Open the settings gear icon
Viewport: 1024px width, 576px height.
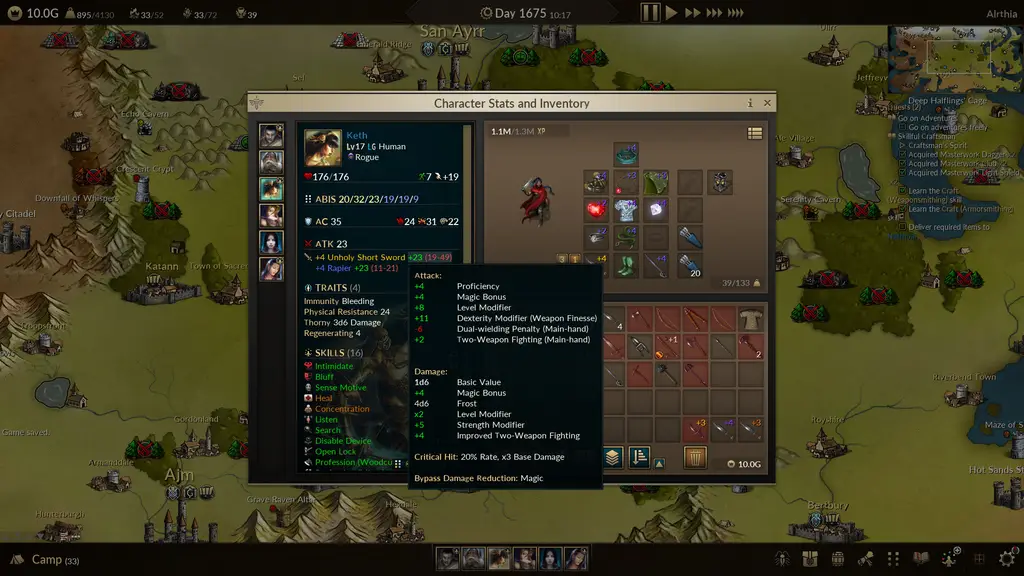[x=1006, y=558]
